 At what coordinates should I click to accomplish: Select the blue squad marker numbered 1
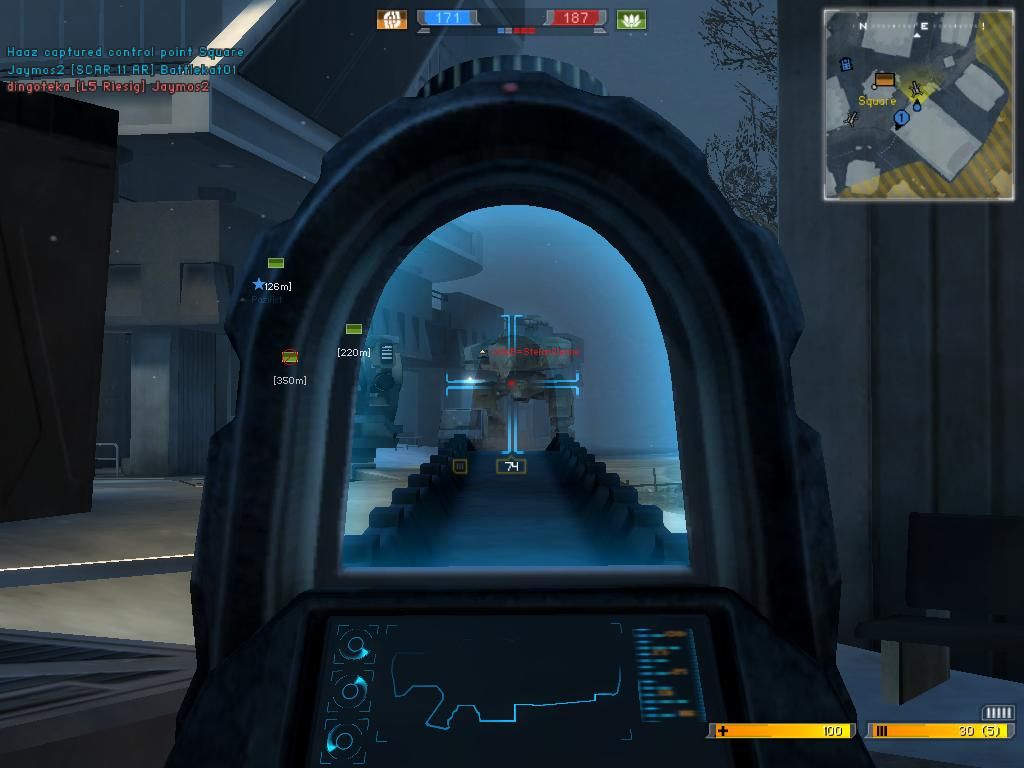(901, 118)
